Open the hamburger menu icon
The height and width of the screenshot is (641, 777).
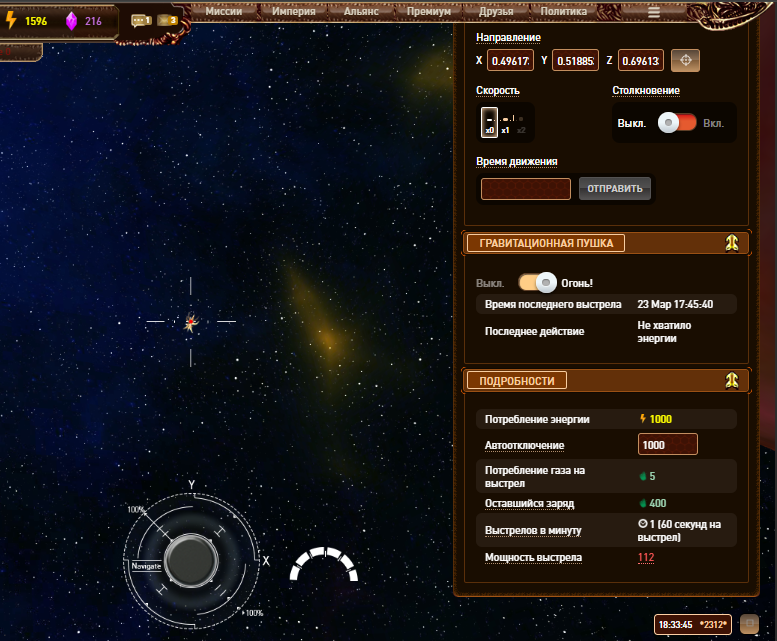pos(654,12)
